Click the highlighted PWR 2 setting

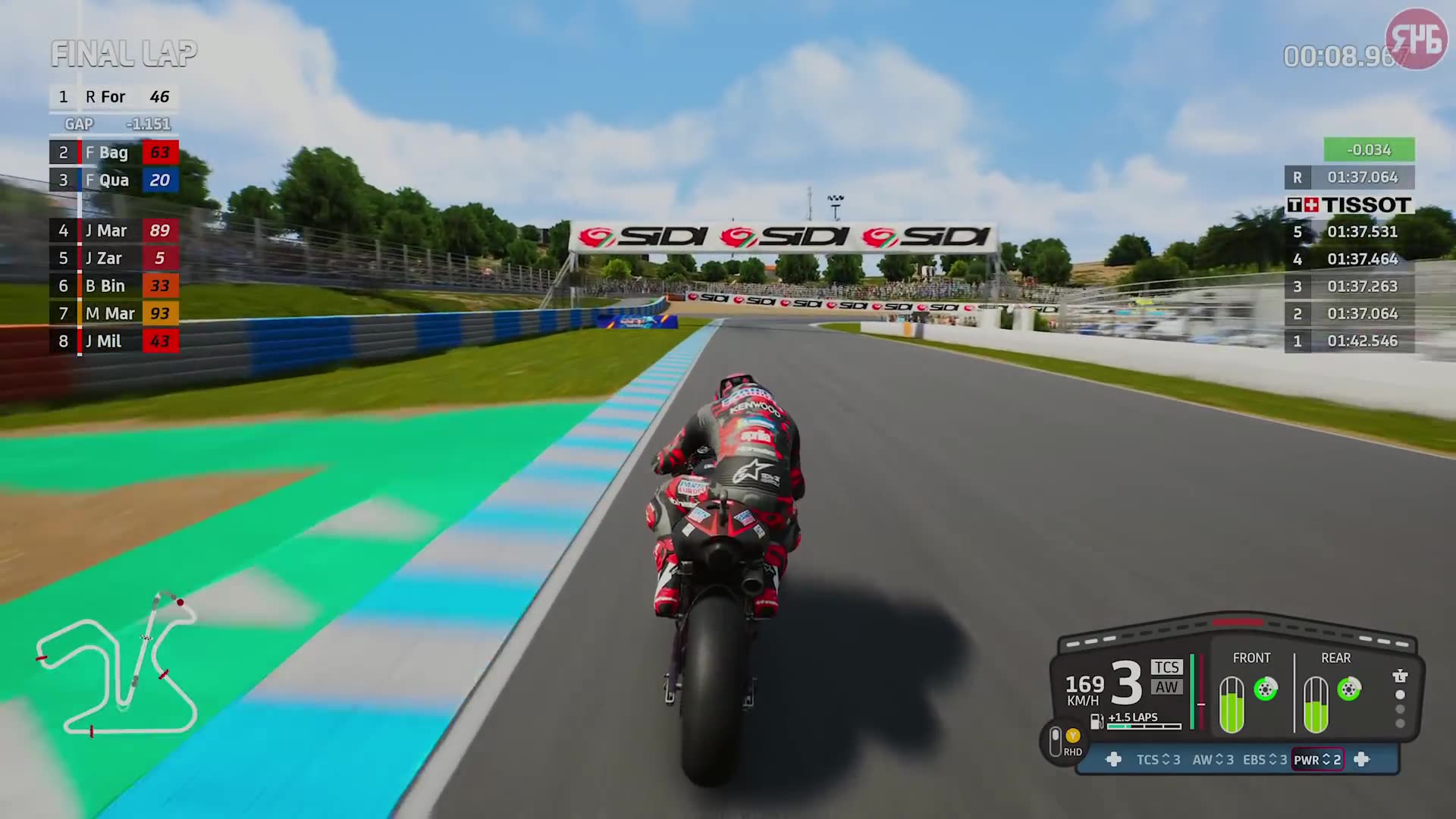(1318, 760)
